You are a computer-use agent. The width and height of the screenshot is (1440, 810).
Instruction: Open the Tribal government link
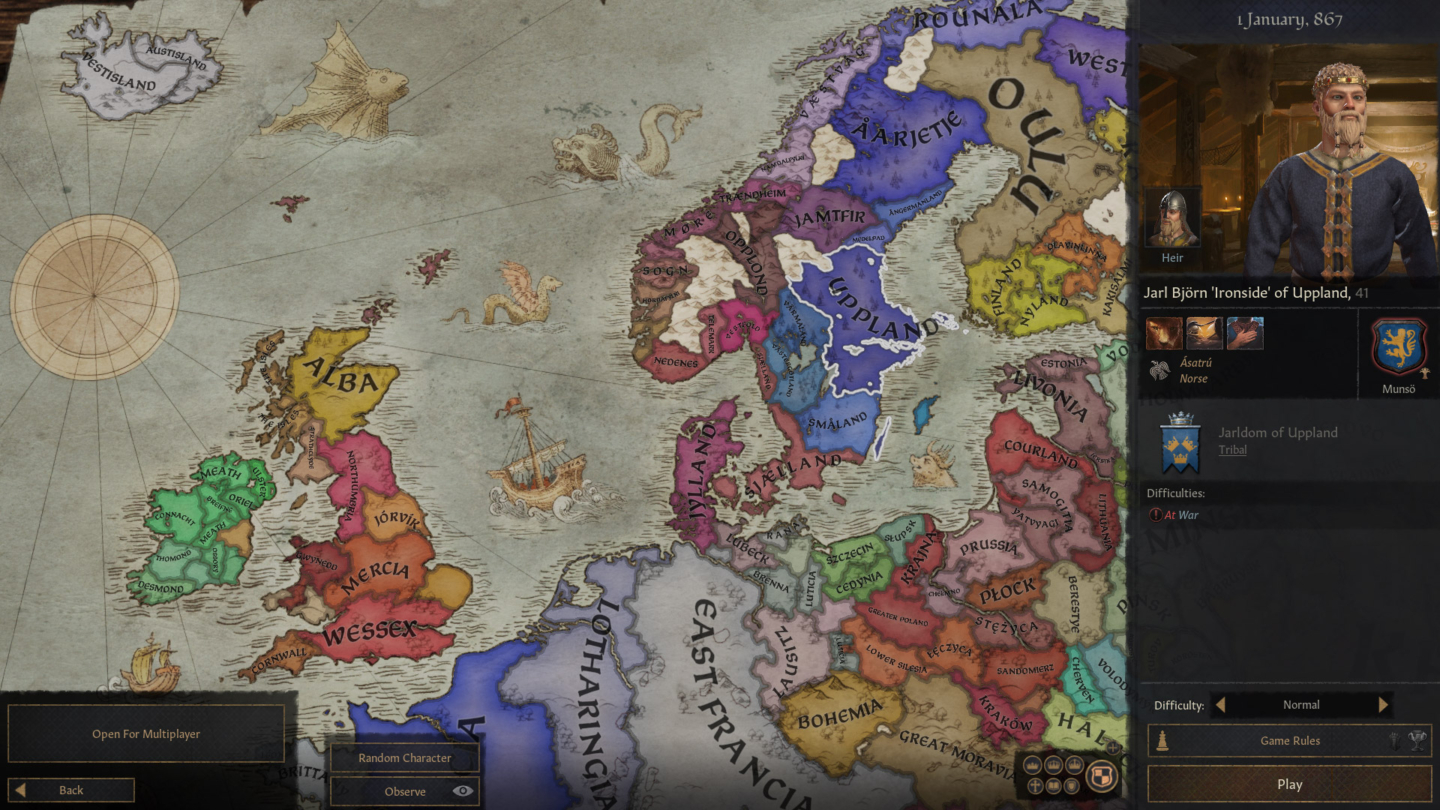click(1231, 449)
